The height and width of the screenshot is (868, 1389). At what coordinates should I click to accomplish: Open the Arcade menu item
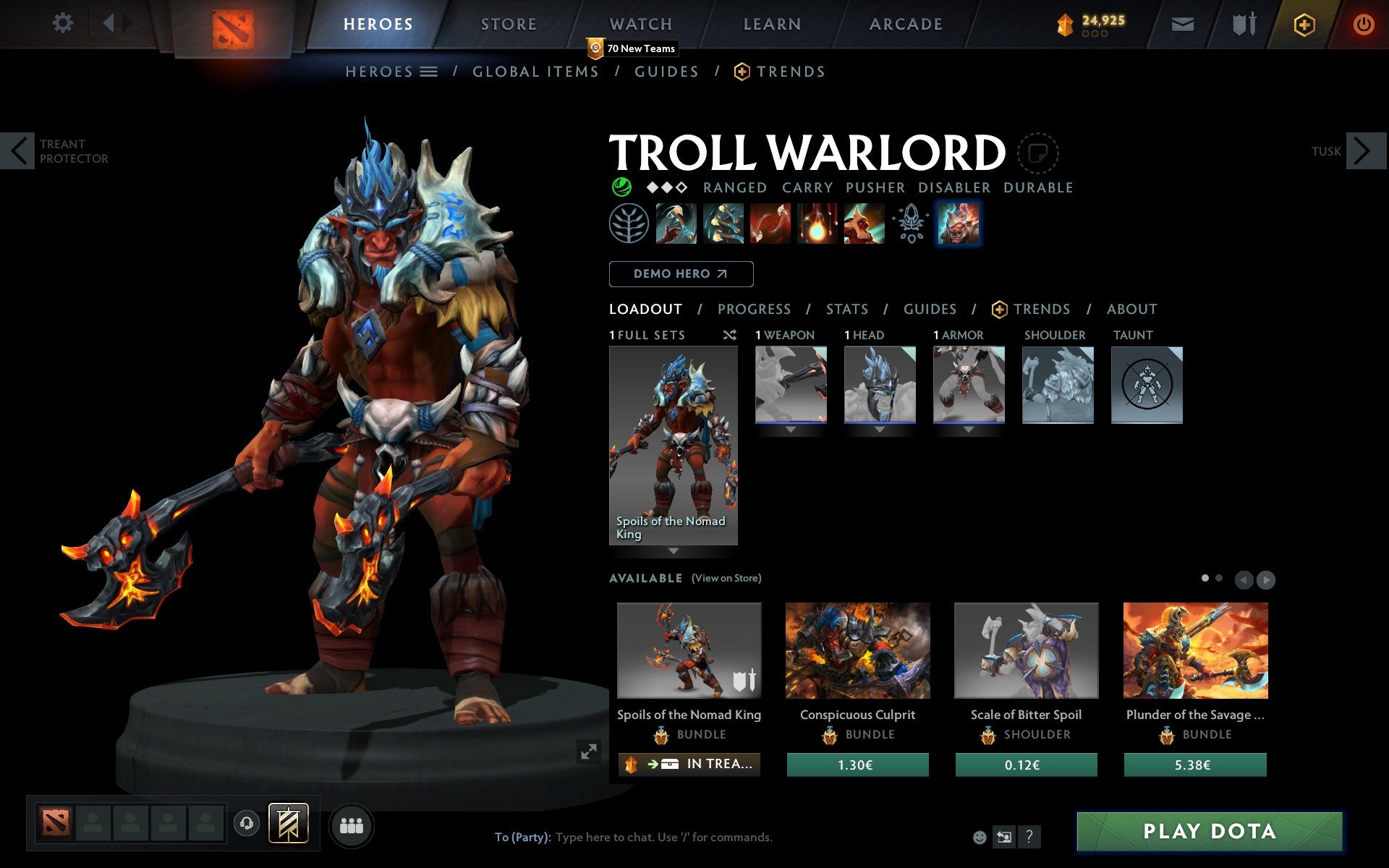point(905,24)
